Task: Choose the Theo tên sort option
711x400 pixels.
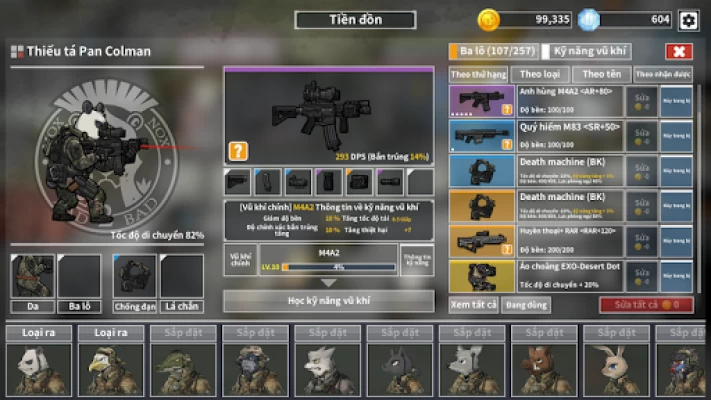Action: [601, 74]
